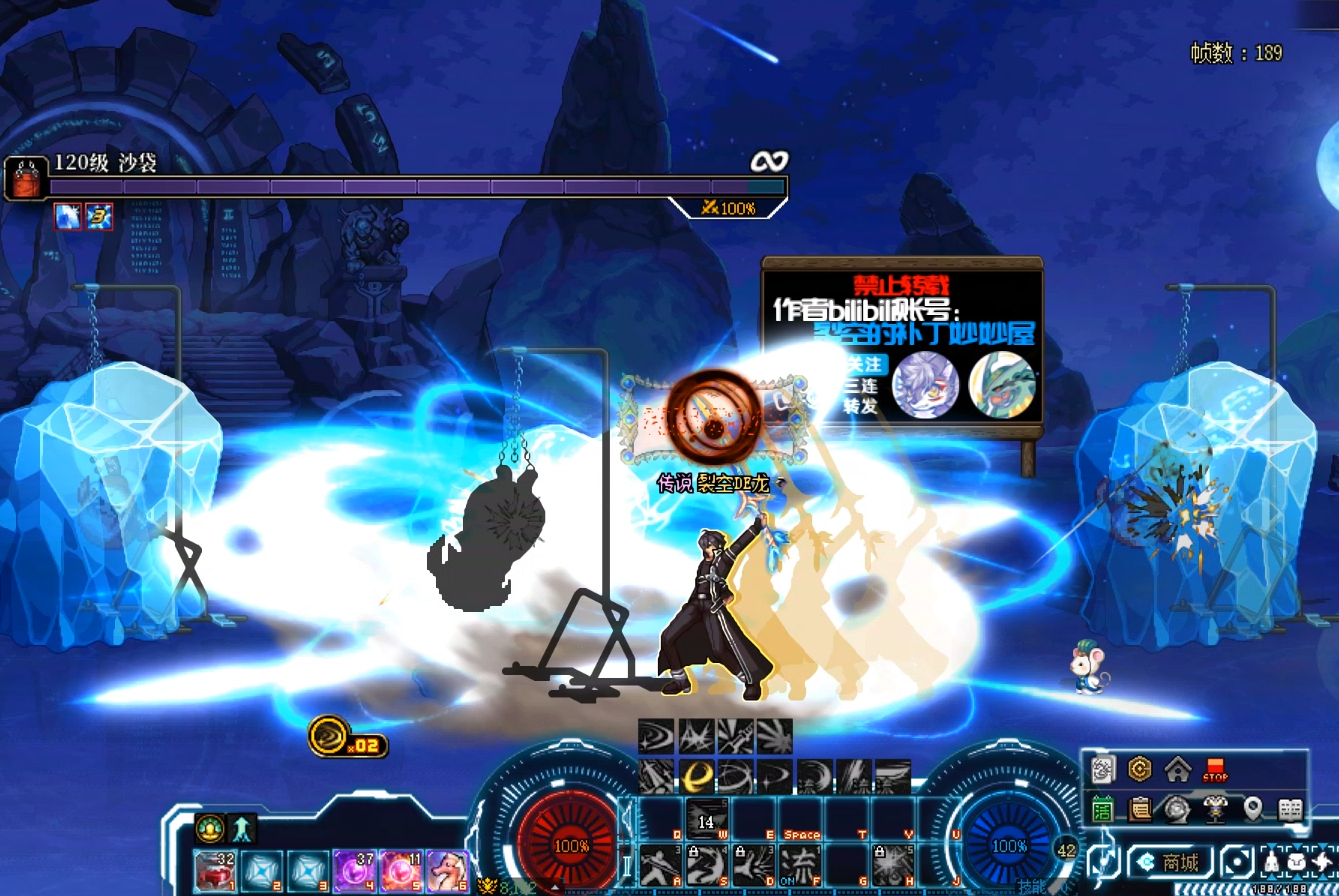Screen dimensions: 1339x896
Task: Select the seahorse item in slot 6
Action: [x=447, y=870]
